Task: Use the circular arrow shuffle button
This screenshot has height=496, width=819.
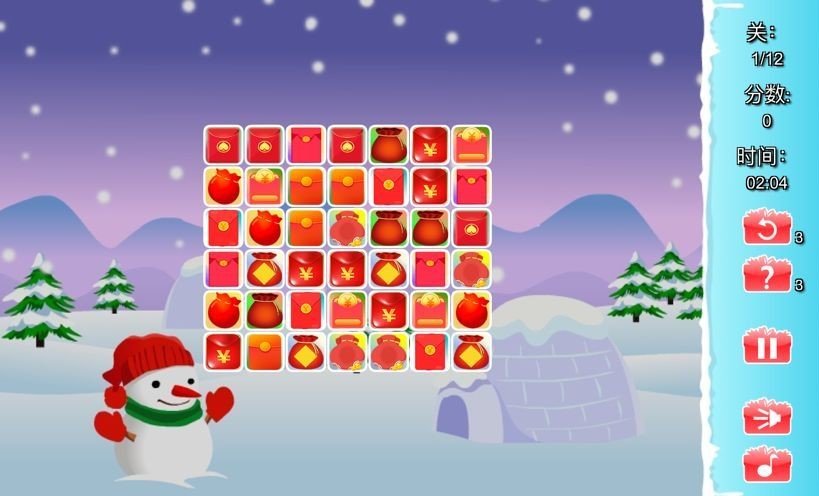Action: [766, 228]
